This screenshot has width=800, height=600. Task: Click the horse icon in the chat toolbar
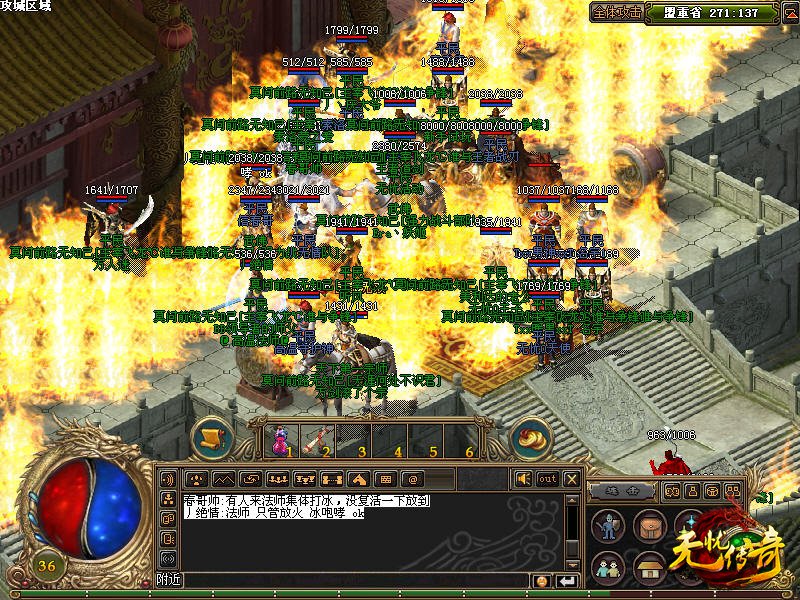[358, 479]
